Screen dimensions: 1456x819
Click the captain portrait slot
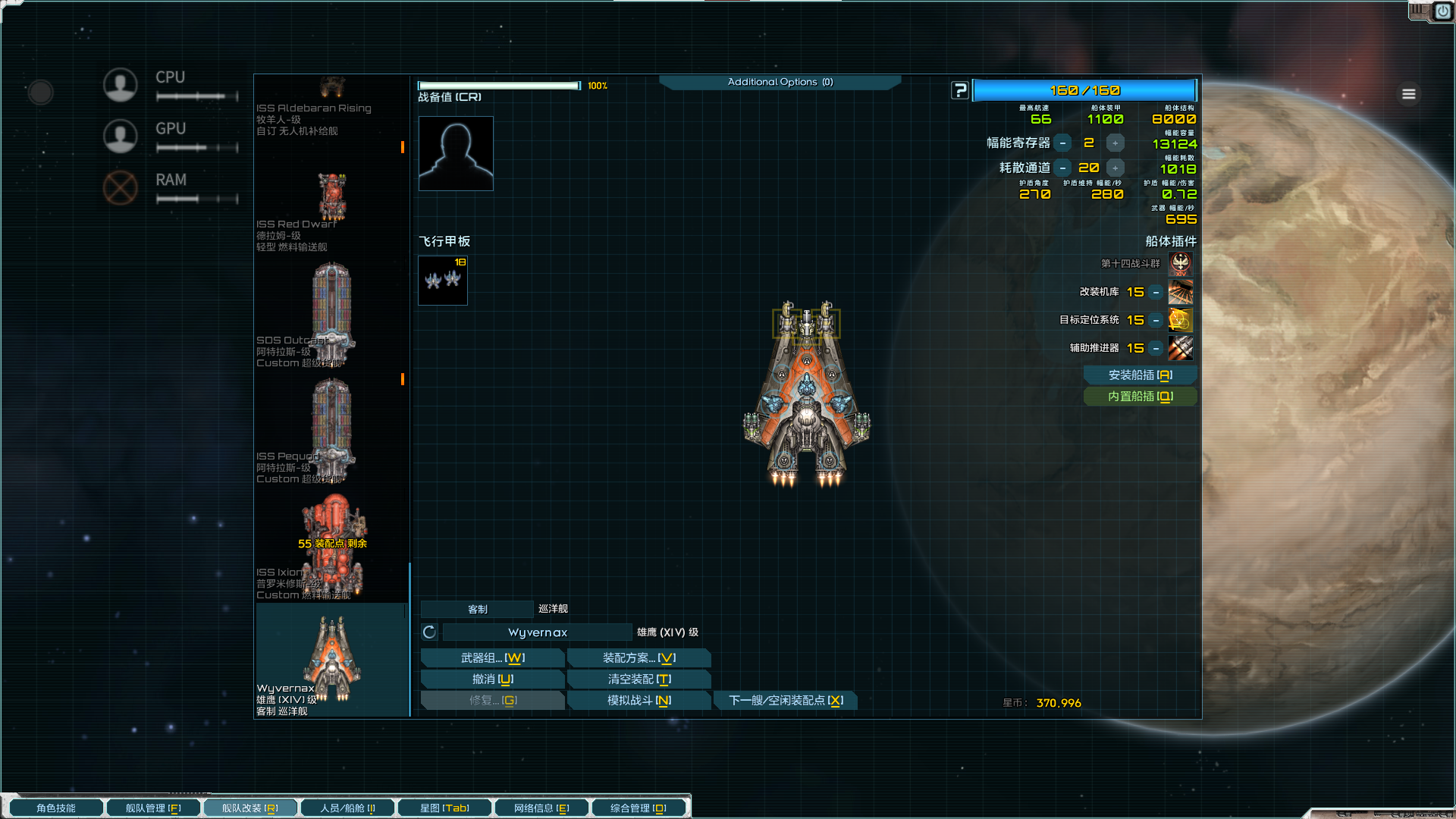click(456, 153)
